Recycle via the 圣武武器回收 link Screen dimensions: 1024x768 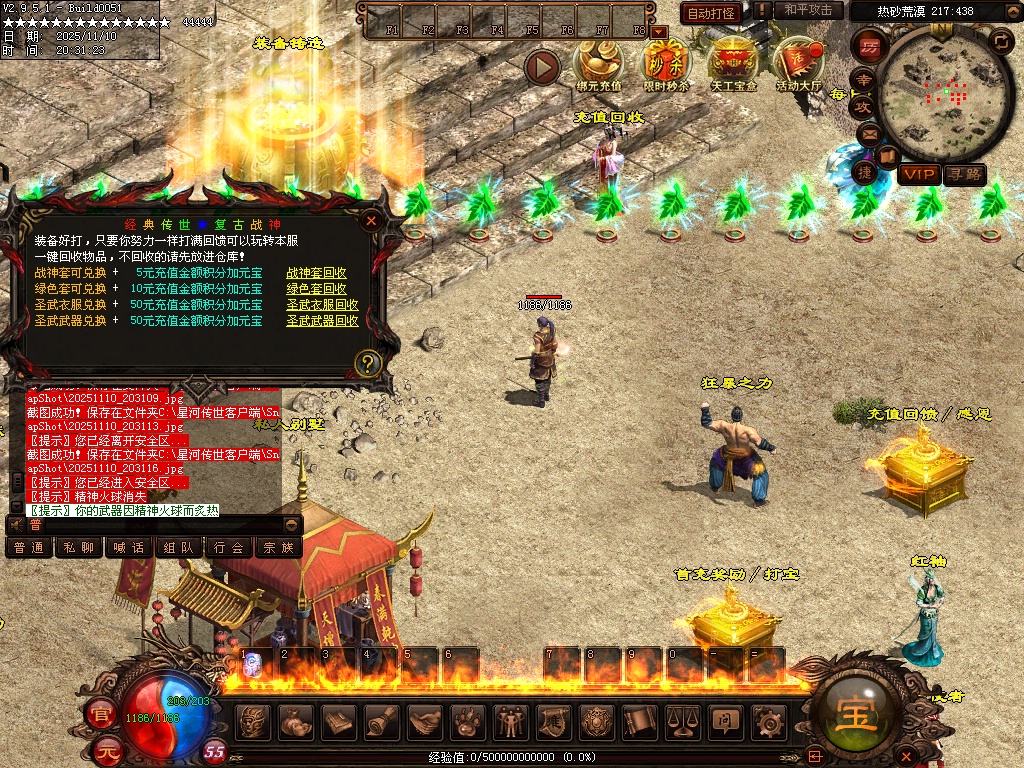322,321
